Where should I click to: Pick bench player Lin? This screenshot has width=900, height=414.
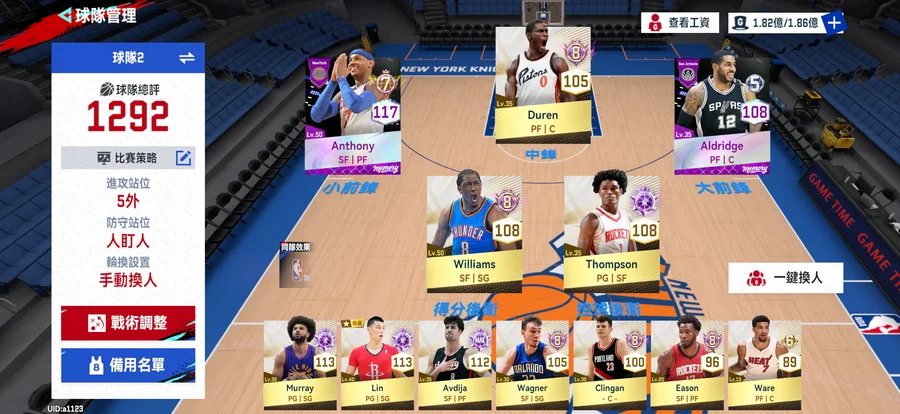coord(377,360)
